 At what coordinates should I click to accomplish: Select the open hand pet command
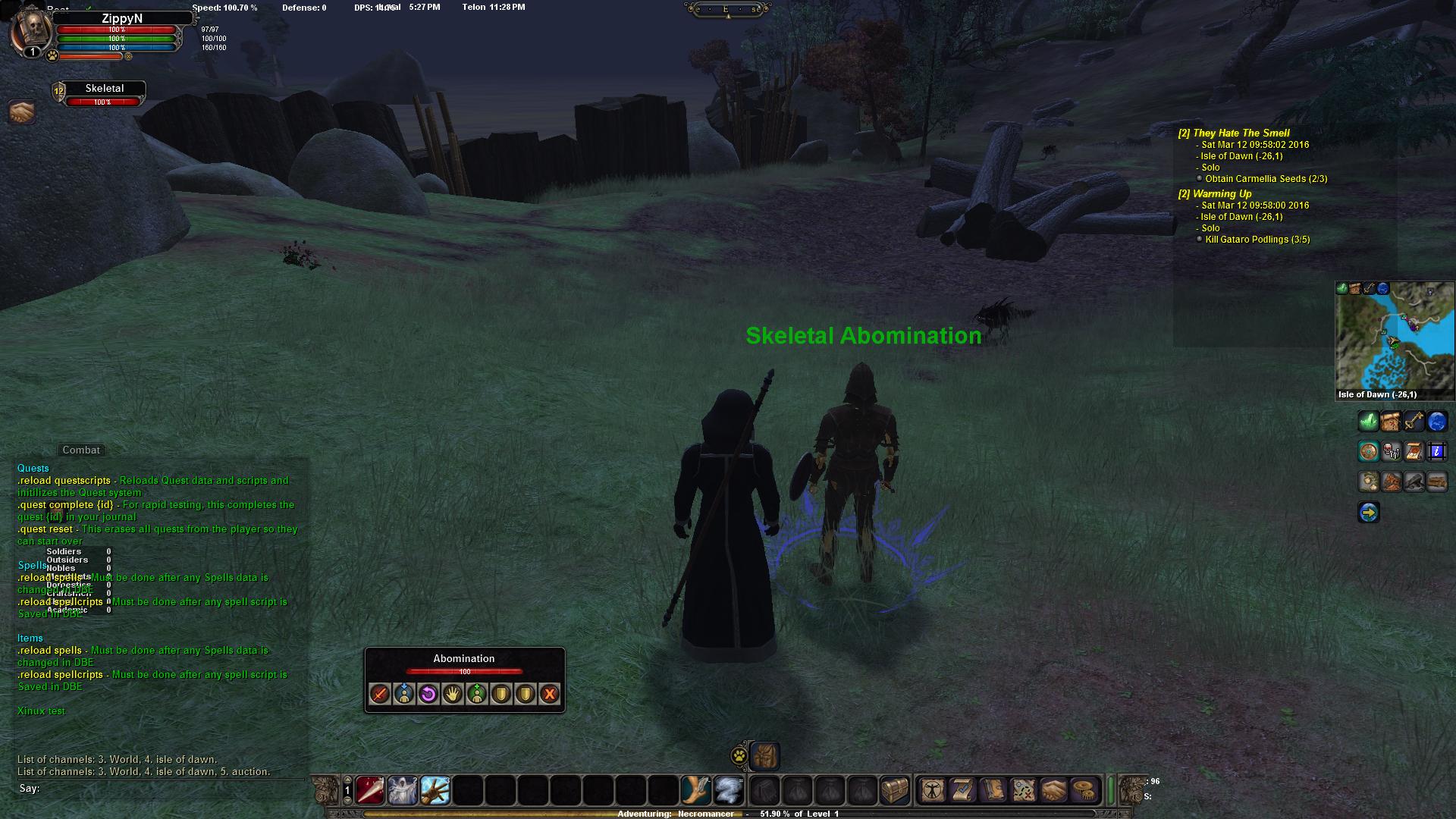453,694
